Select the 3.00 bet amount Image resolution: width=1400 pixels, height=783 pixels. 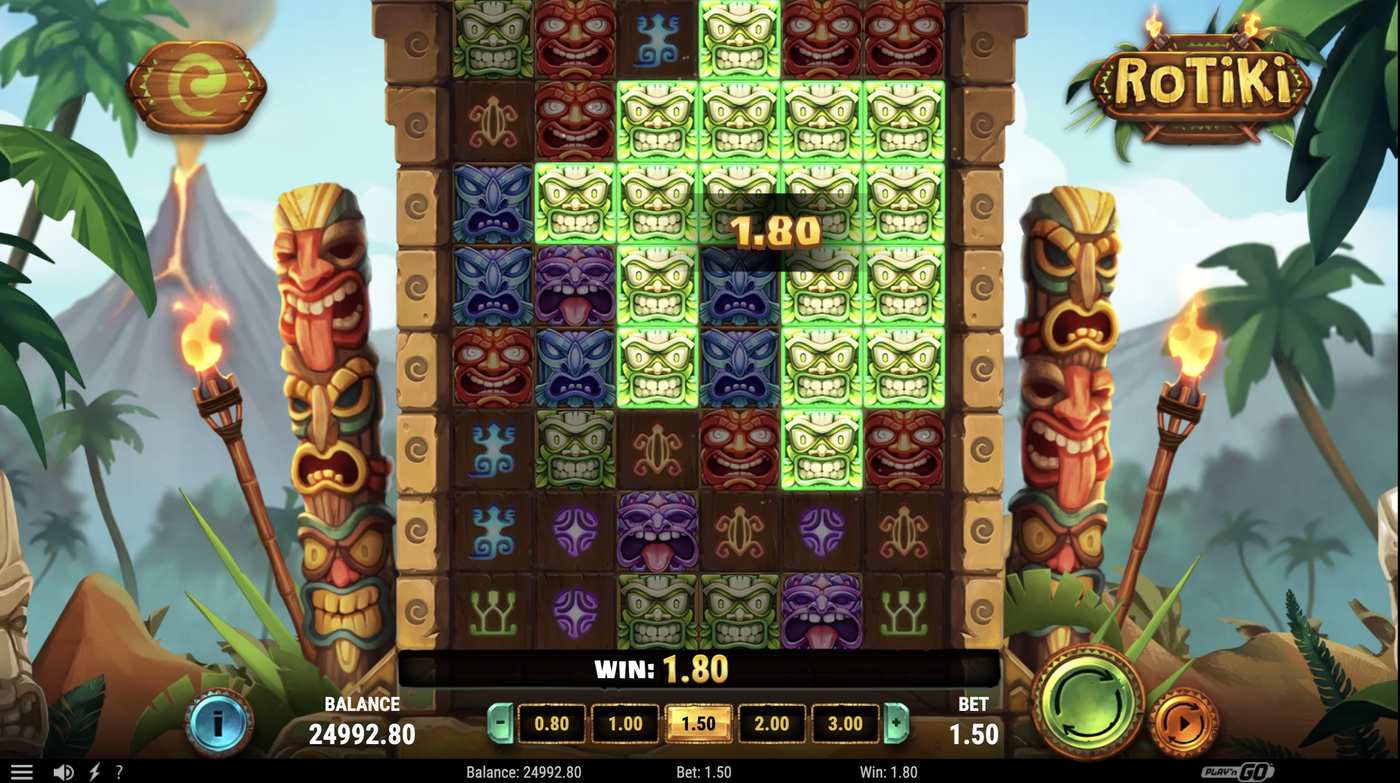click(x=845, y=723)
